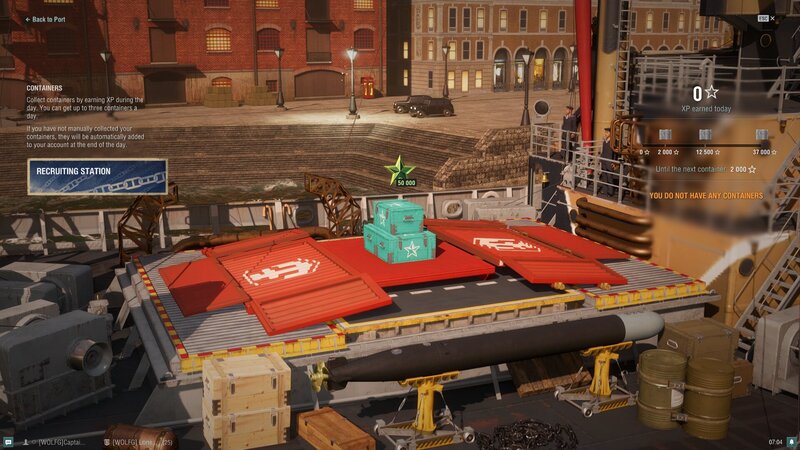Viewport: 800px width, 450px height.
Task: Close the containers screen with the X
Action: click(773, 18)
